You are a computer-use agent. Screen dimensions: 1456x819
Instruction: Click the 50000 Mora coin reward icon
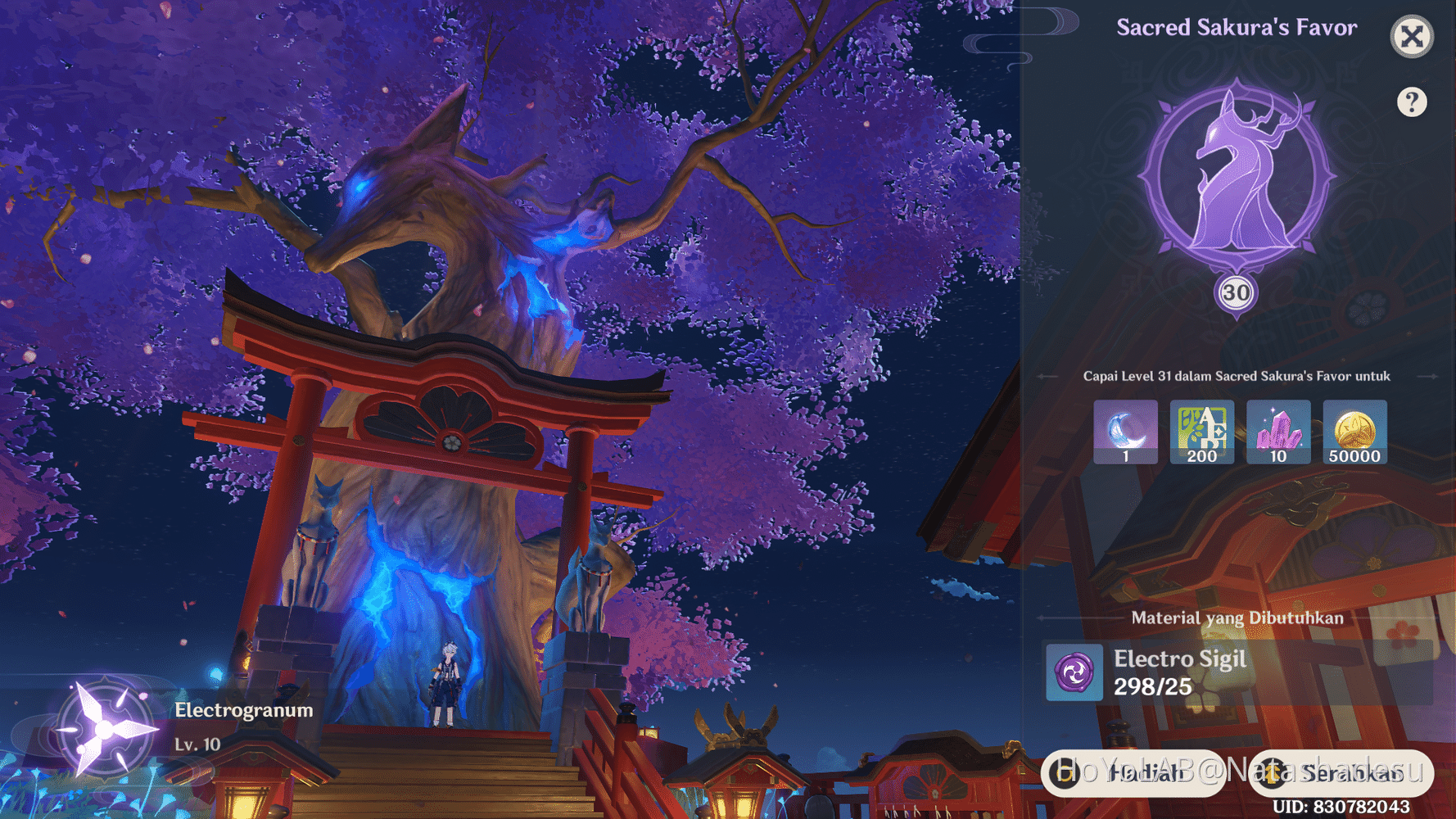1354,432
